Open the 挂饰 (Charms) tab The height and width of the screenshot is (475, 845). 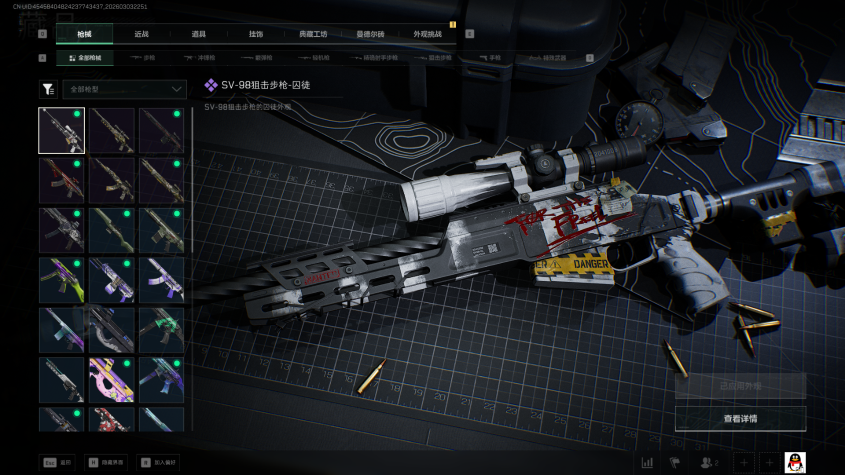point(255,34)
